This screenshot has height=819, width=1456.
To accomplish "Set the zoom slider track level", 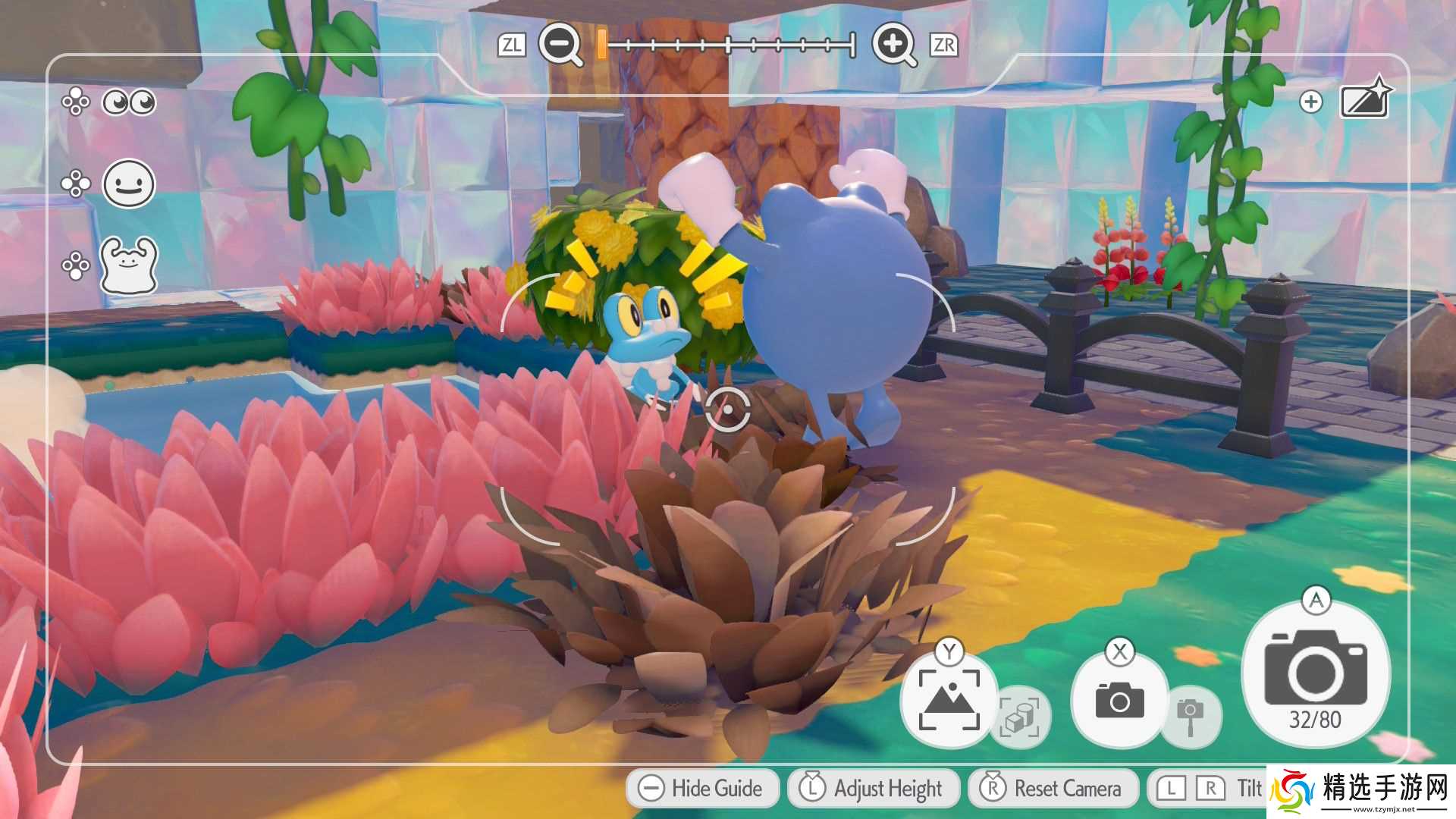I will 728,45.
